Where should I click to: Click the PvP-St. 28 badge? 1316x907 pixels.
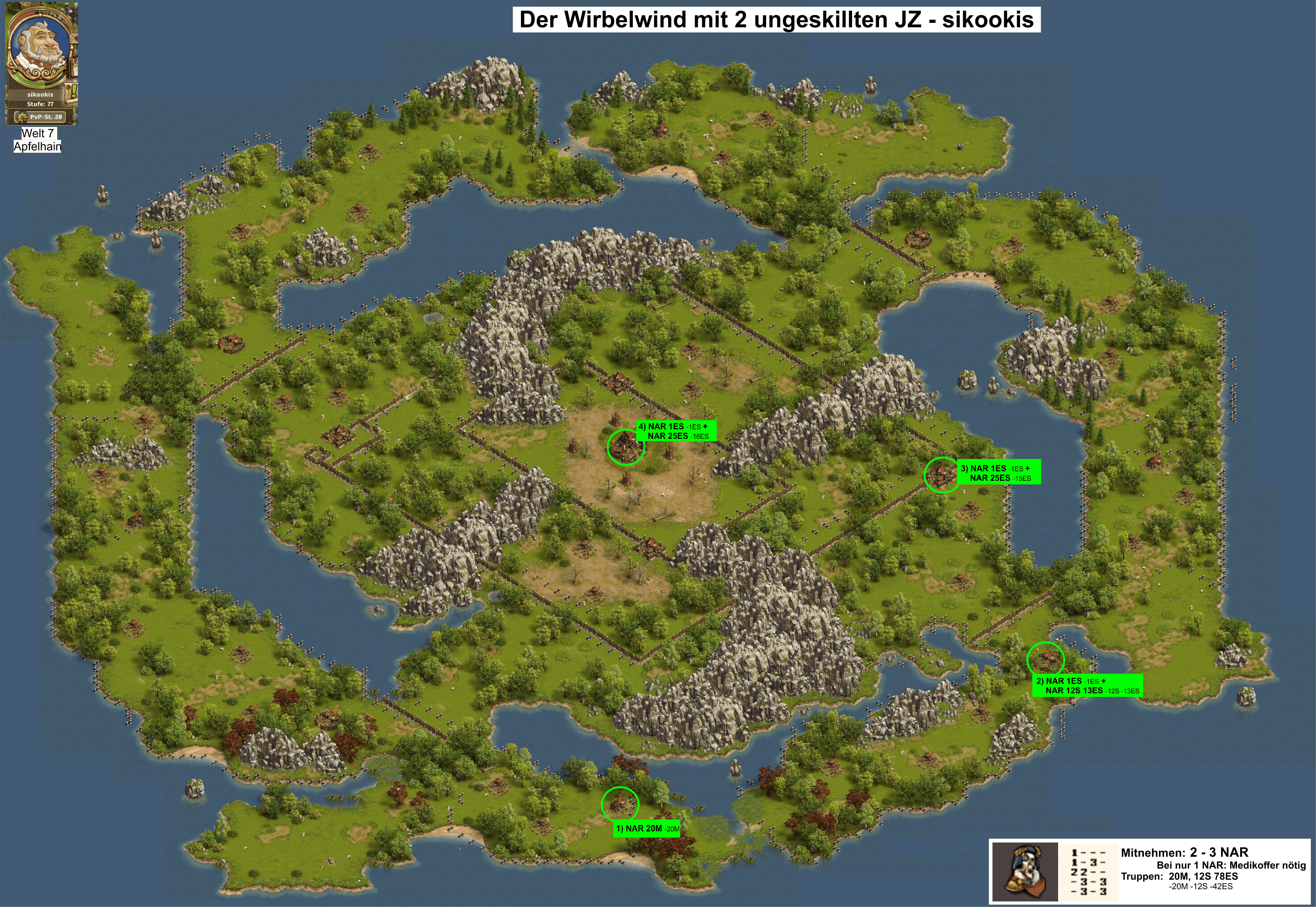pyautogui.click(x=40, y=117)
